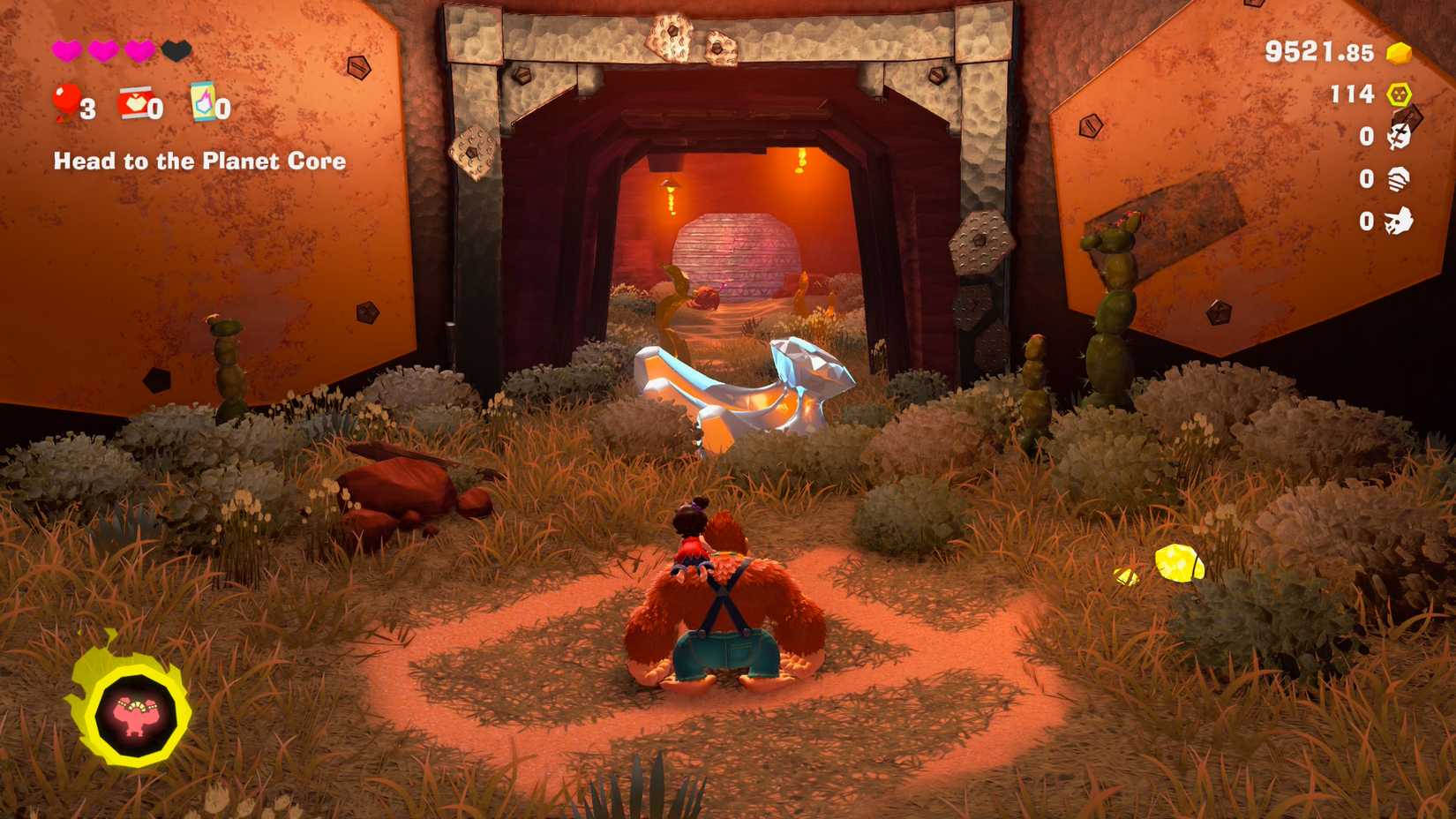This screenshot has height=819, width=1456.
Task: Click the Head to the Planet Core objective
Action: [199, 162]
